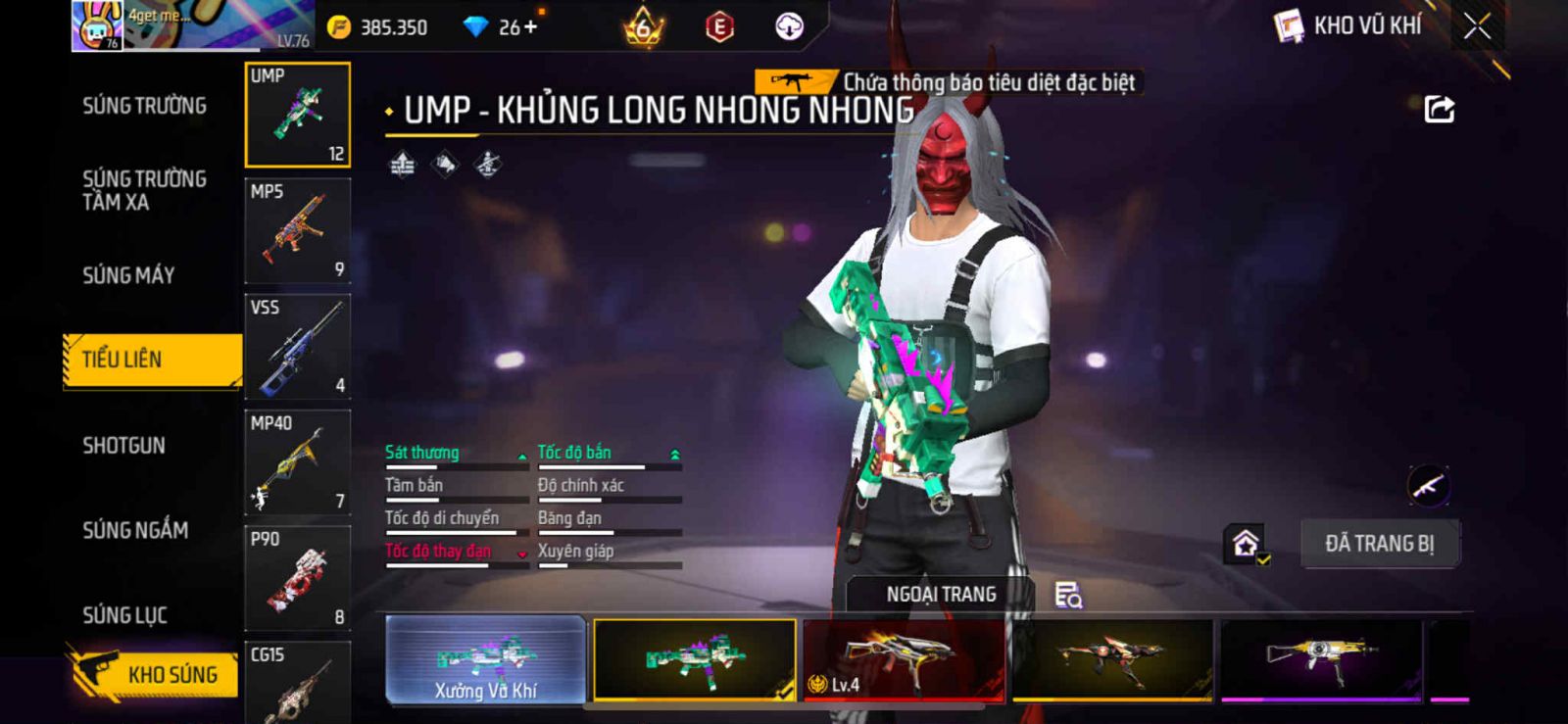1568x724 pixels.
Task: Switch to the Súng Lục category
Action: pos(124,615)
